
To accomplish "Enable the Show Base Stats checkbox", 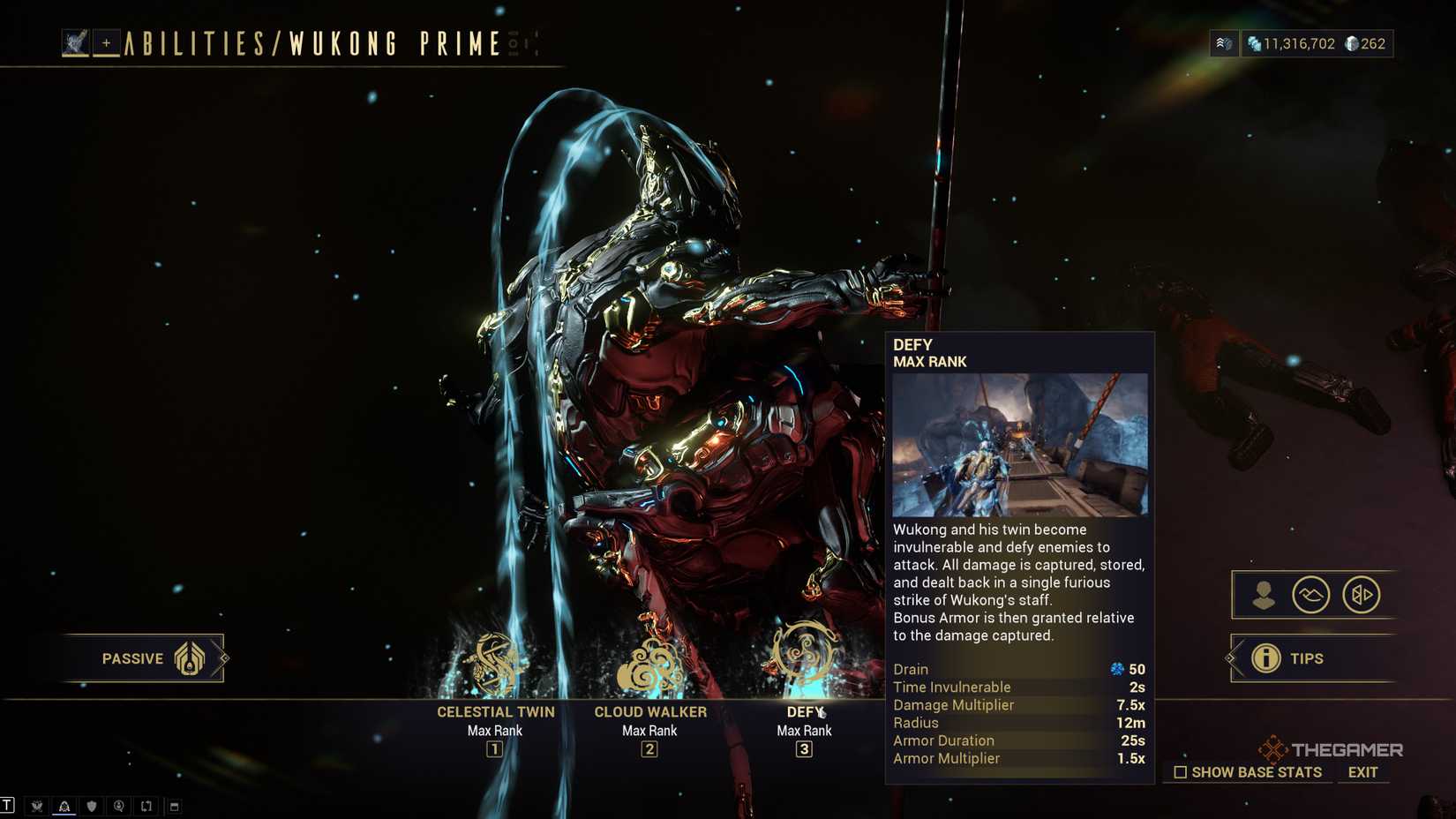I will [x=1180, y=772].
